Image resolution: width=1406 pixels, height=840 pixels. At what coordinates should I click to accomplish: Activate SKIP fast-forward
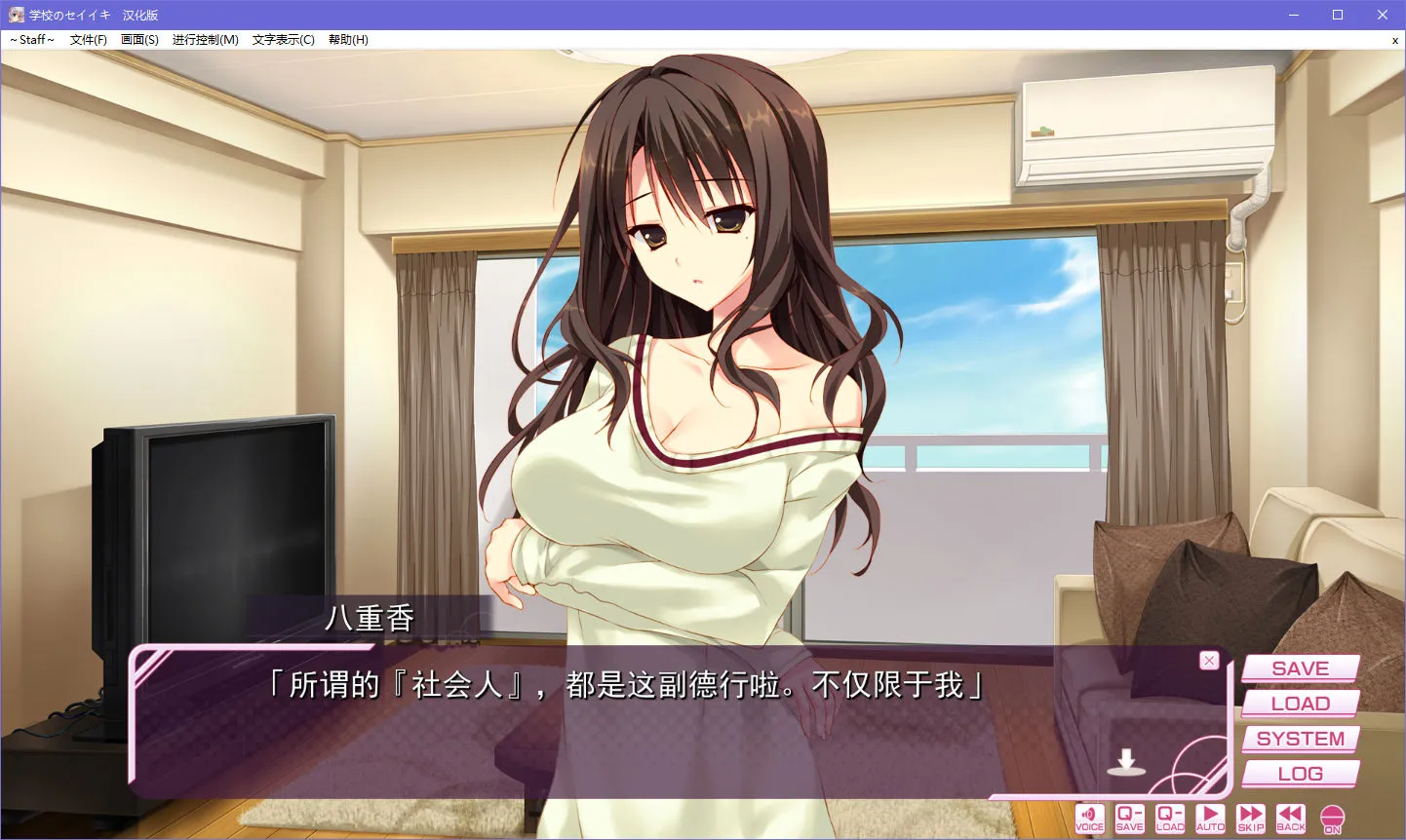(1251, 819)
